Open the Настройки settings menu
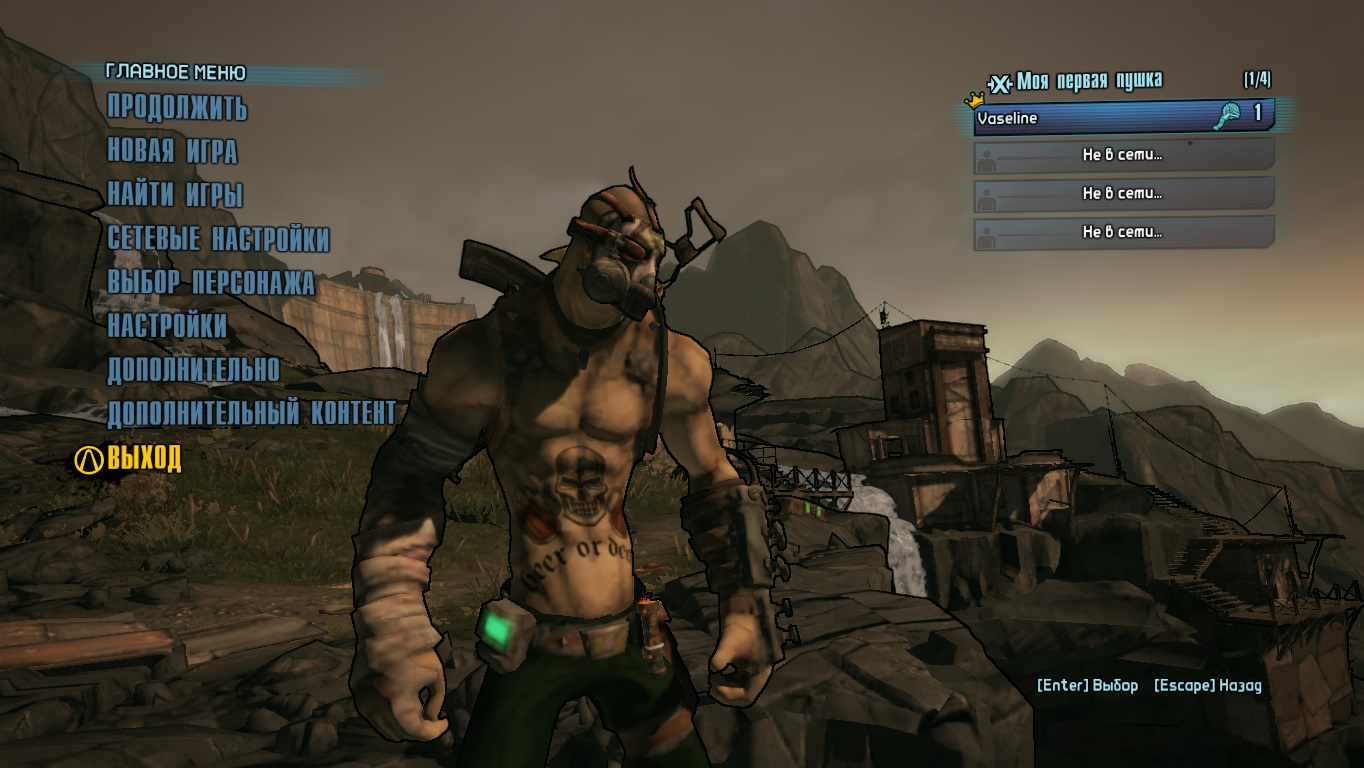Image resolution: width=1364 pixels, height=768 pixels. [x=167, y=326]
